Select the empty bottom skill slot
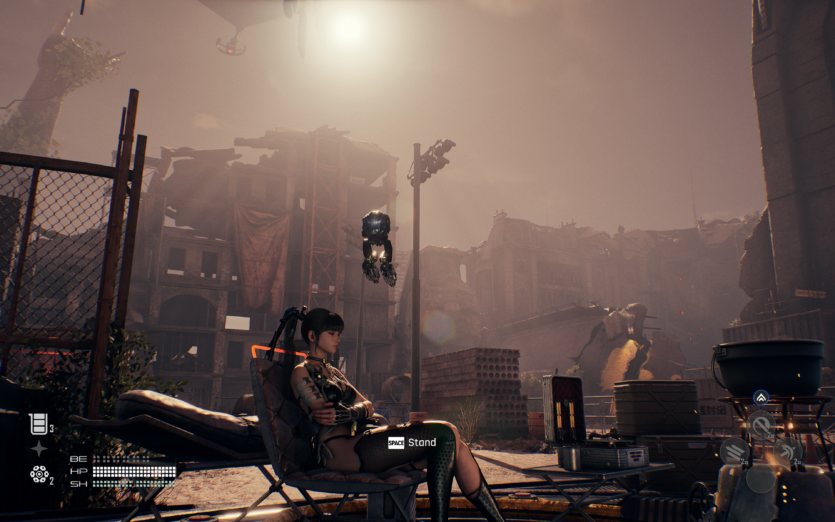The height and width of the screenshot is (522, 835). point(761,478)
